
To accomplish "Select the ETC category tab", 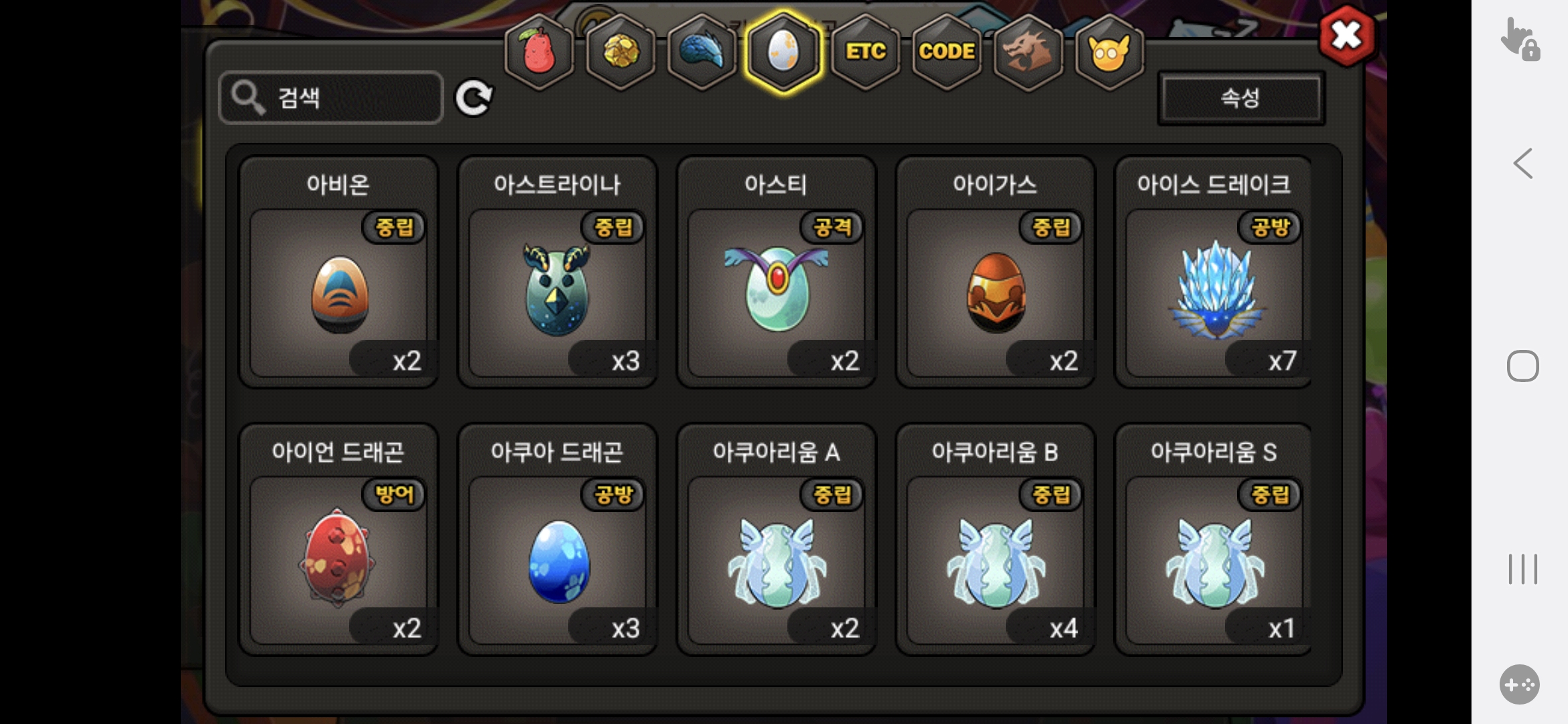I will (x=865, y=52).
